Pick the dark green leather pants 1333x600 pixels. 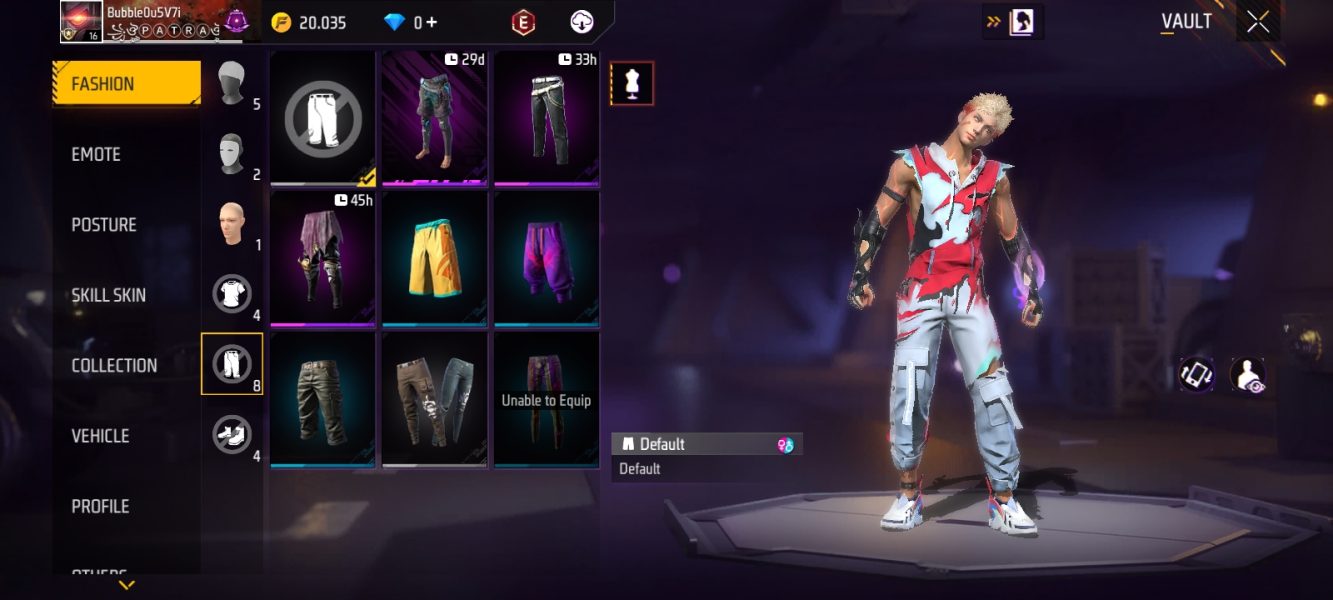coord(323,398)
